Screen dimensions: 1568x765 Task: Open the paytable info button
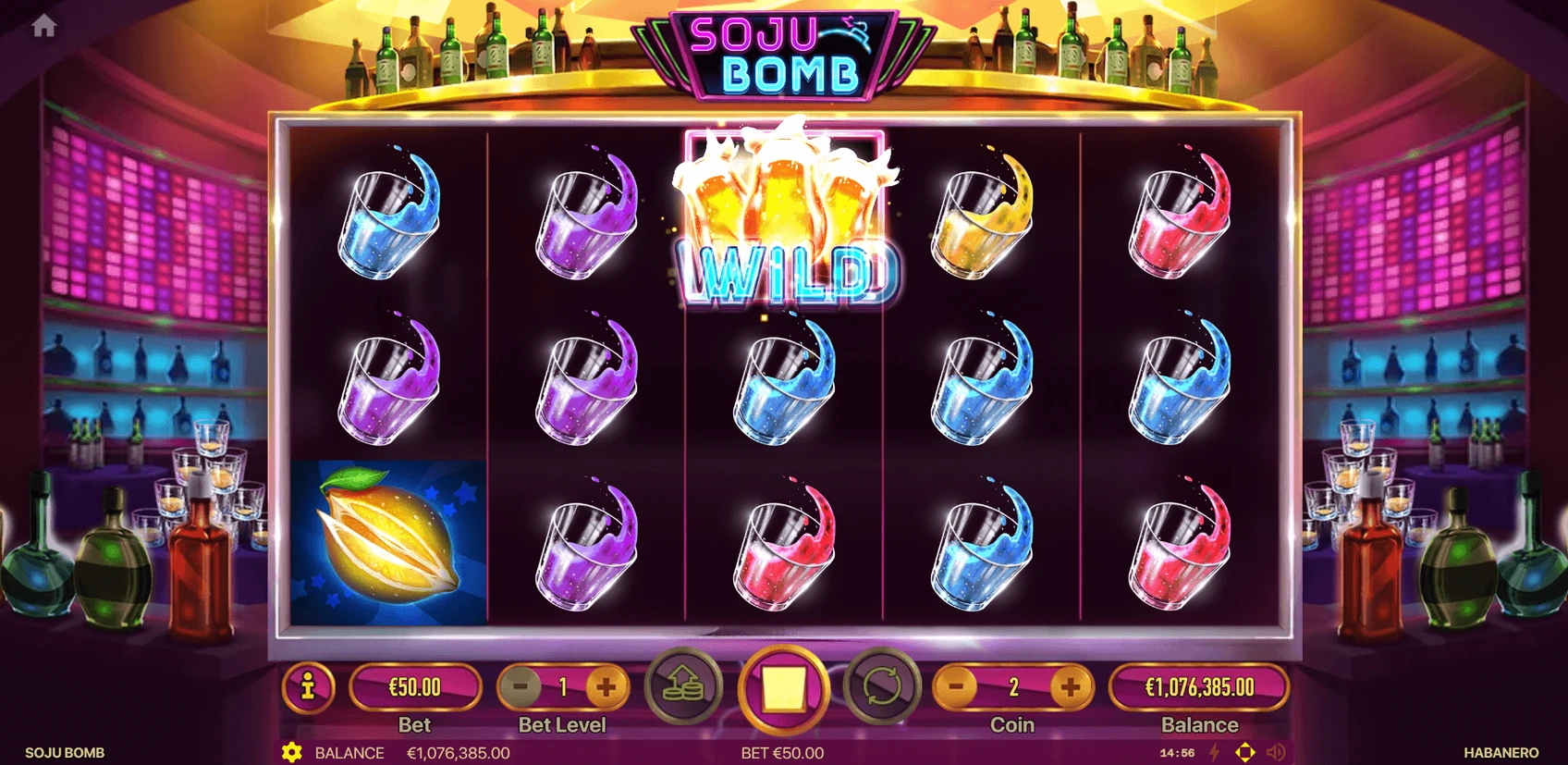[x=308, y=687]
